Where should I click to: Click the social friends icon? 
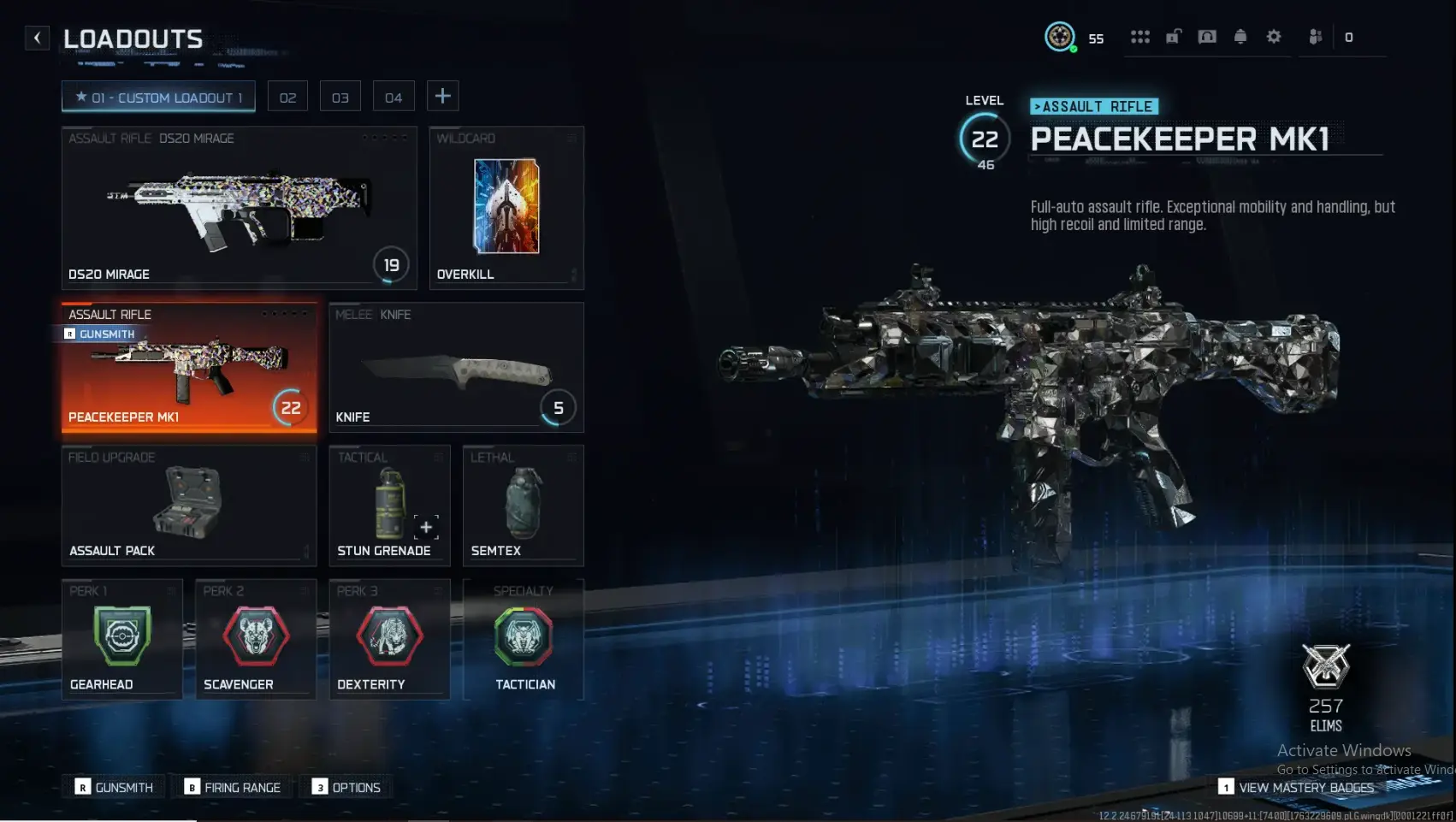tap(1314, 37)
